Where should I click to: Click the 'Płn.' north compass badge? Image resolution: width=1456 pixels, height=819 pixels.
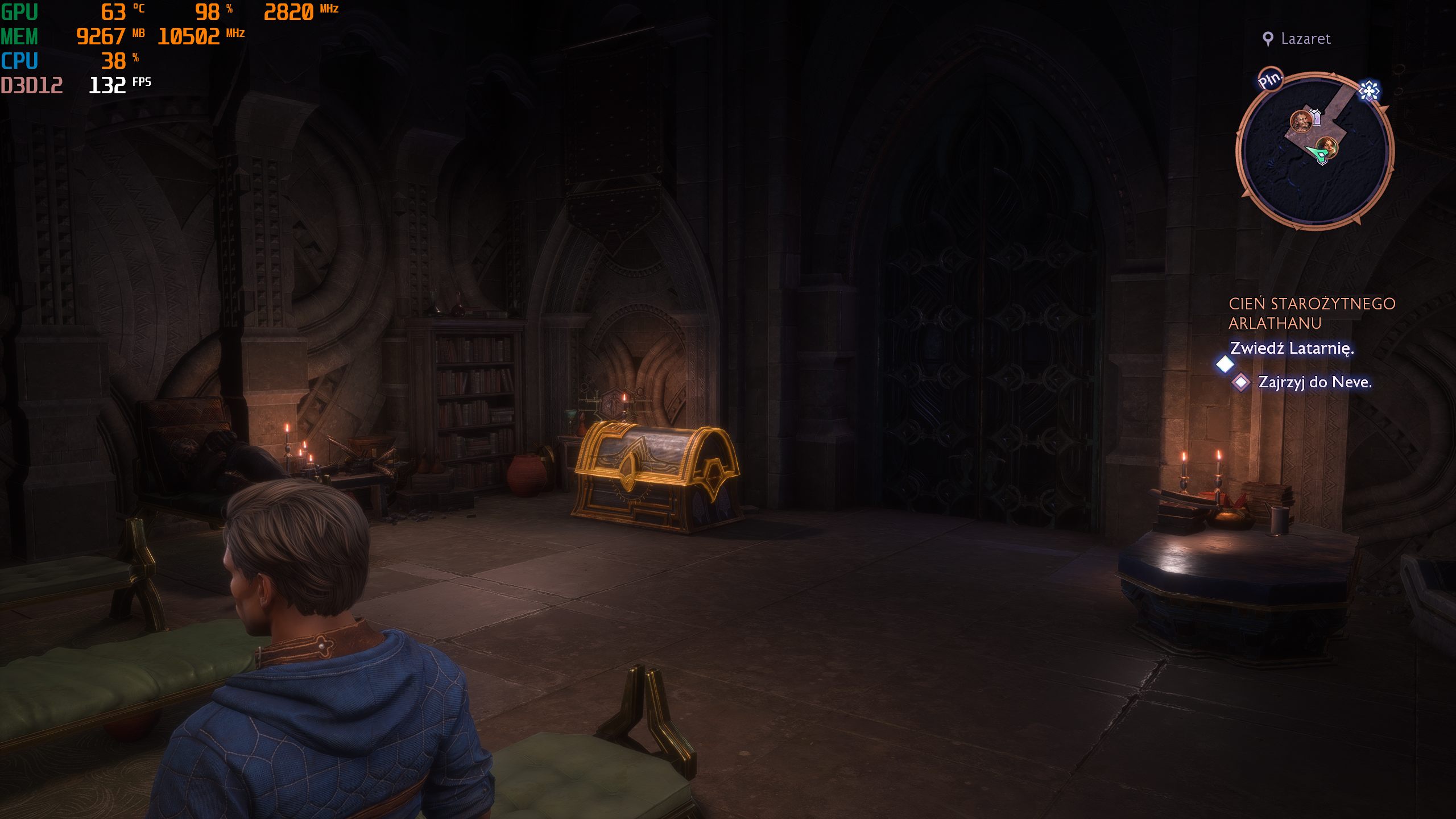pyautogui.click(x=1270, y=80)
